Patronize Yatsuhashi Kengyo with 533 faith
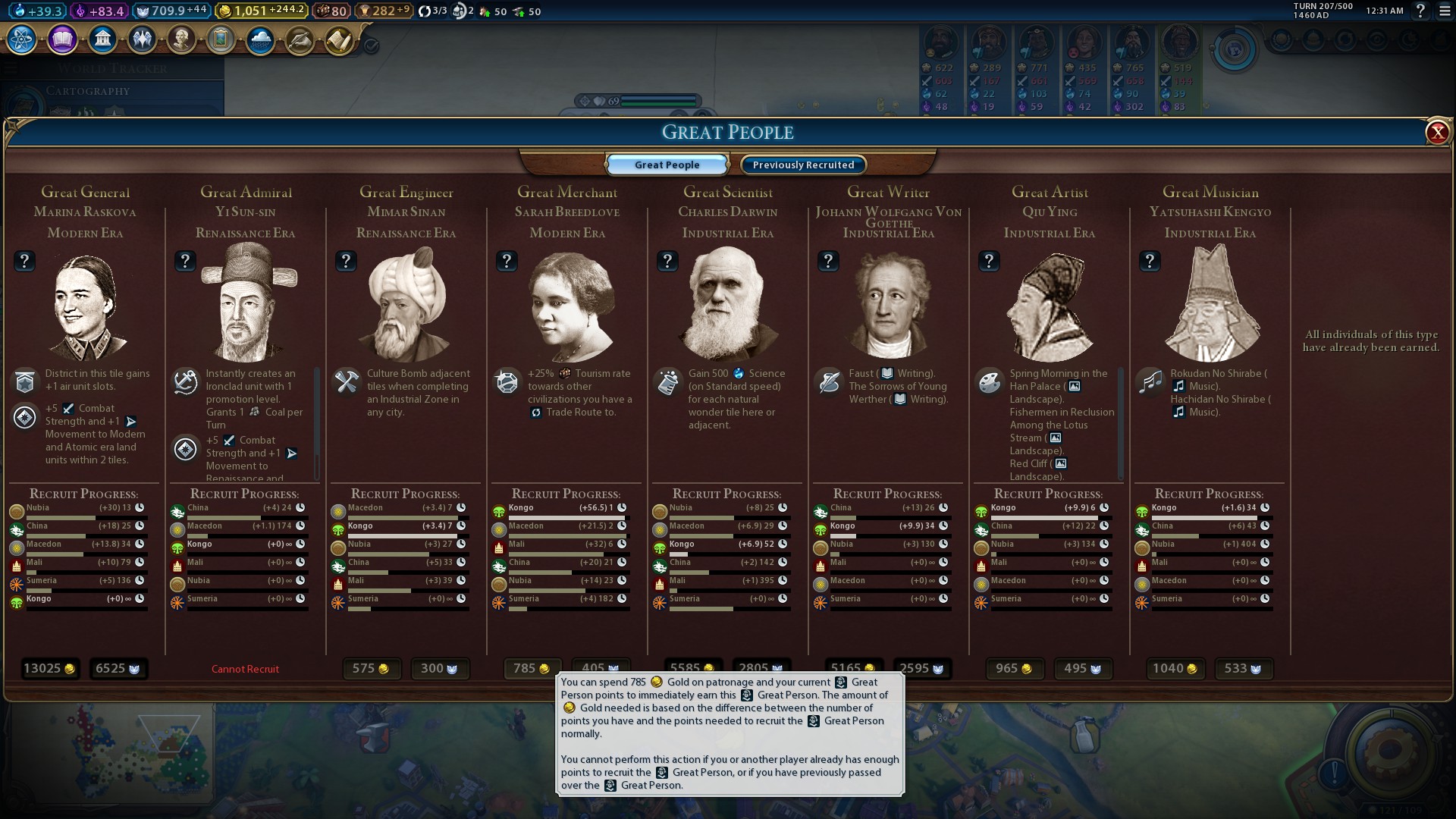 tap(1243, 669)
